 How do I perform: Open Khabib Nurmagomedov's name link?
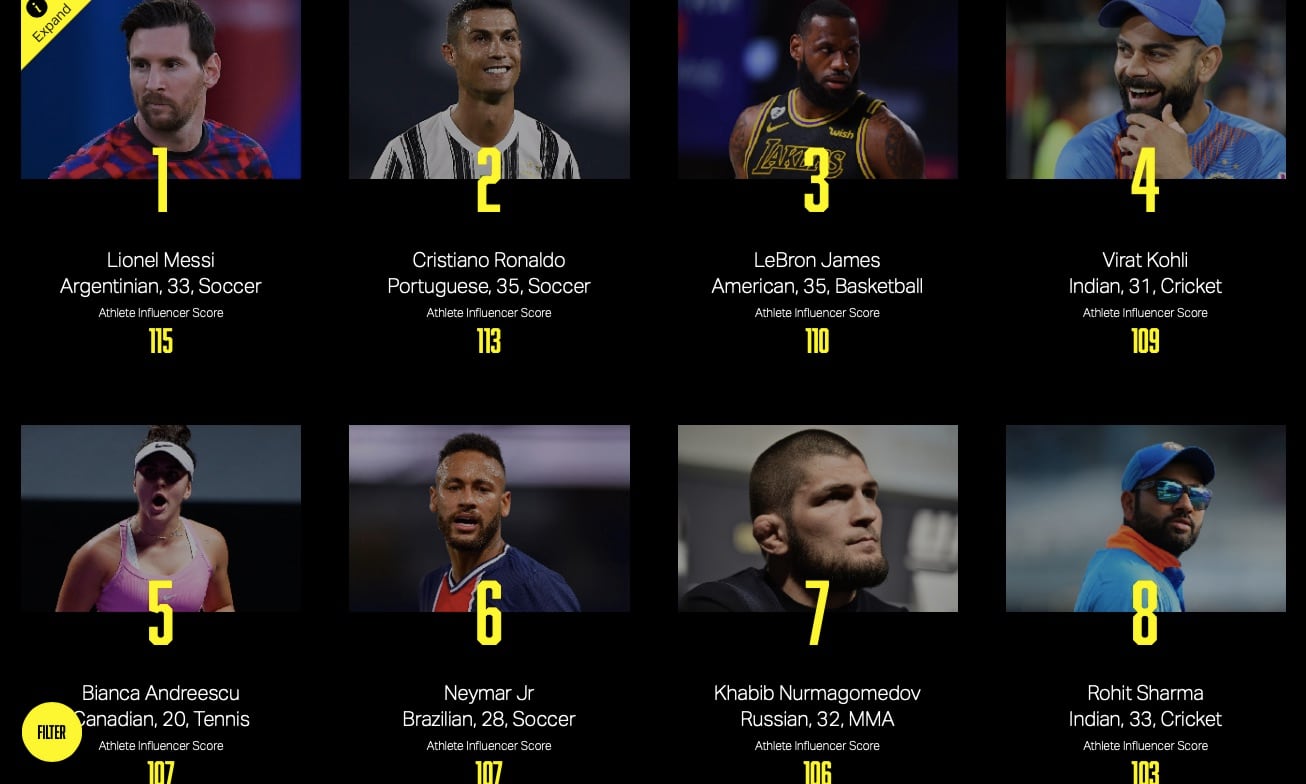pyautogui.click(x=817, y=692)
